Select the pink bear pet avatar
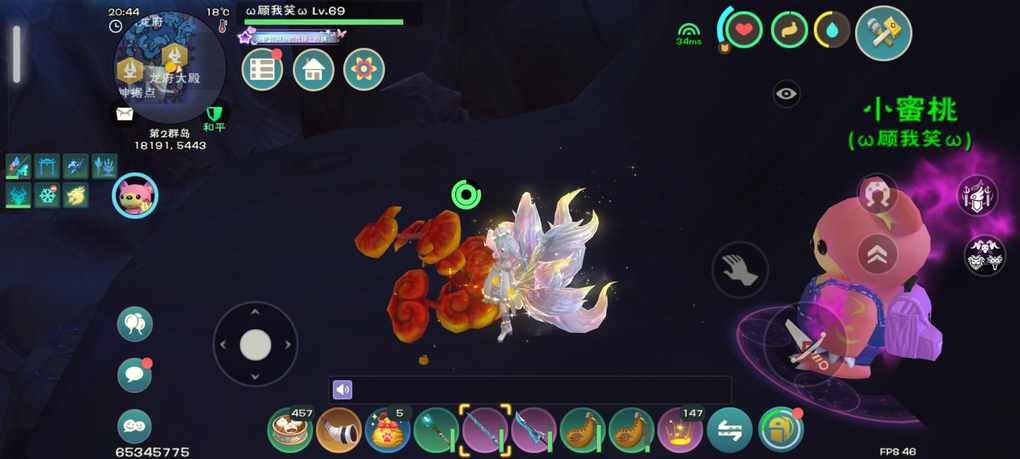This screenshot has height=459, width=1020. pos(135,195)
